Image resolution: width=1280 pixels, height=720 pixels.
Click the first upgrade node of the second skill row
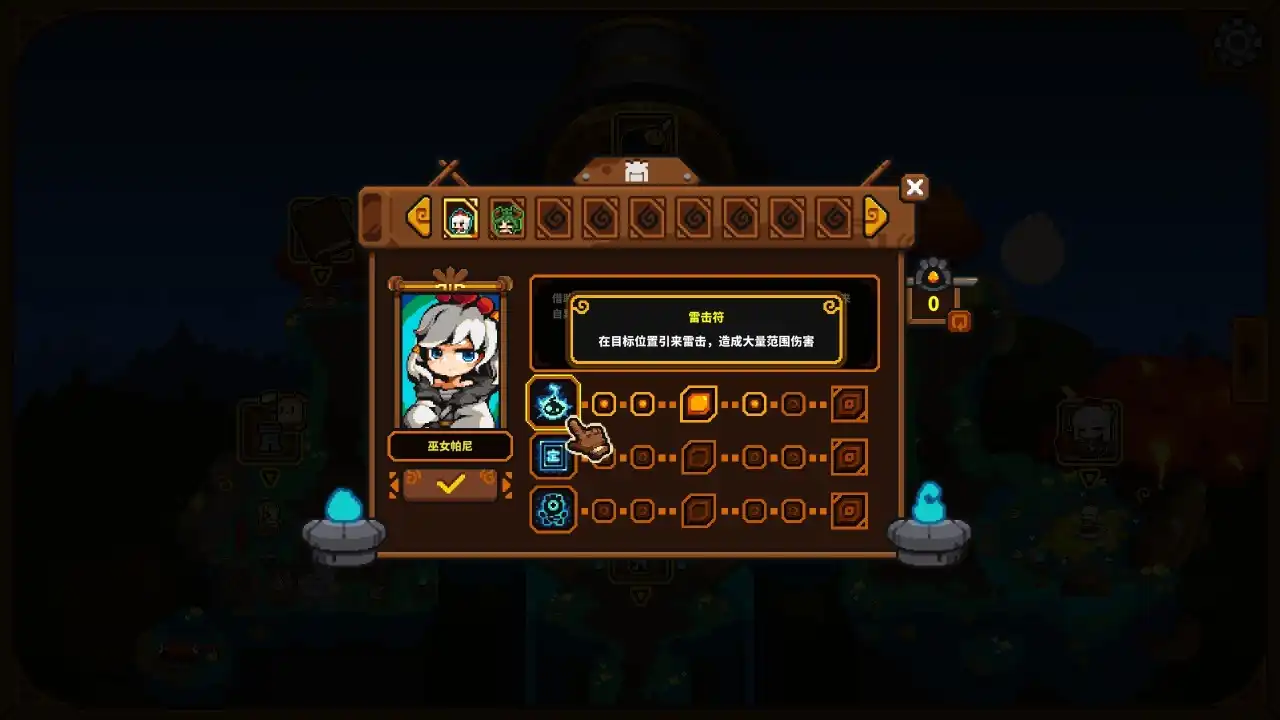tap(605, 457)
